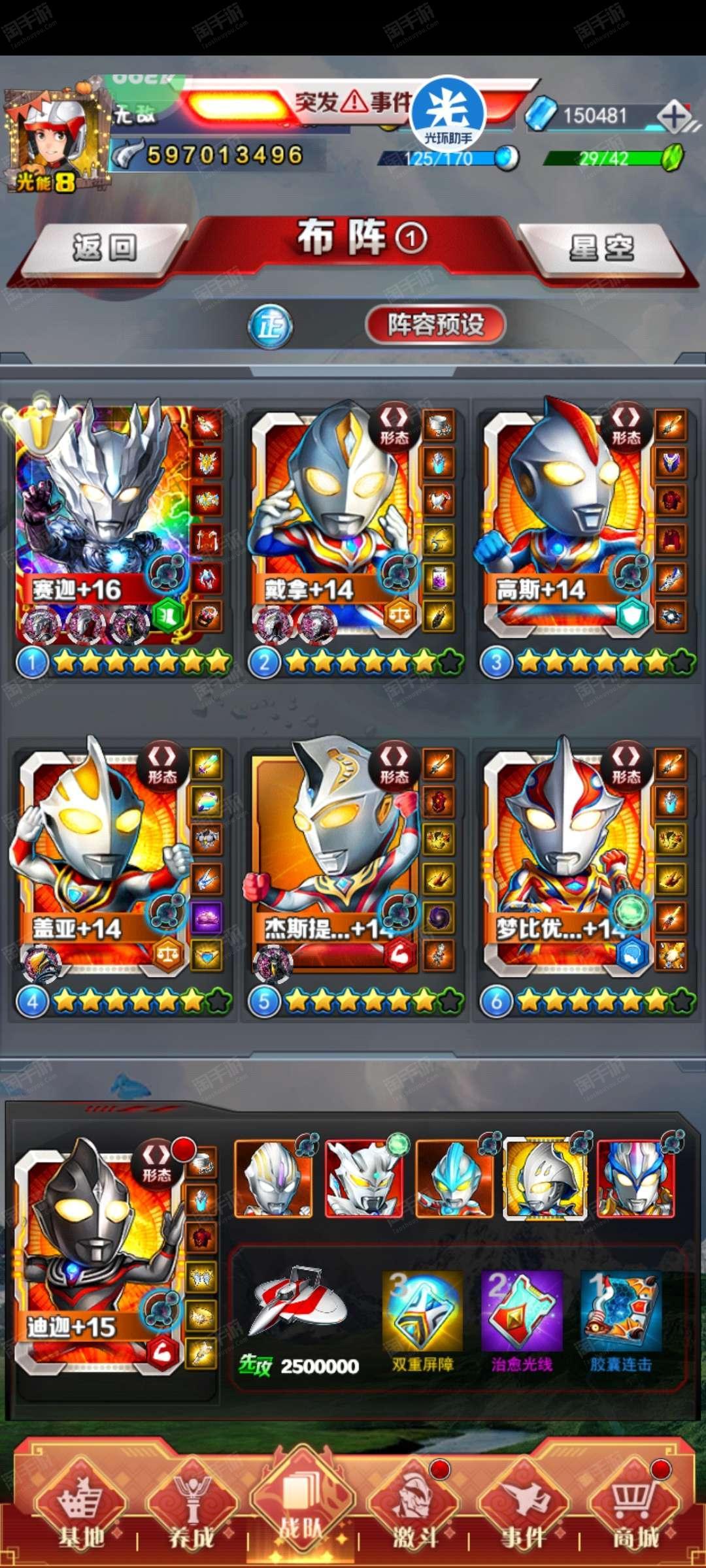The image size is (706, 1568).
Task: Add crystals with the plus button
Action: click(674, 117)
